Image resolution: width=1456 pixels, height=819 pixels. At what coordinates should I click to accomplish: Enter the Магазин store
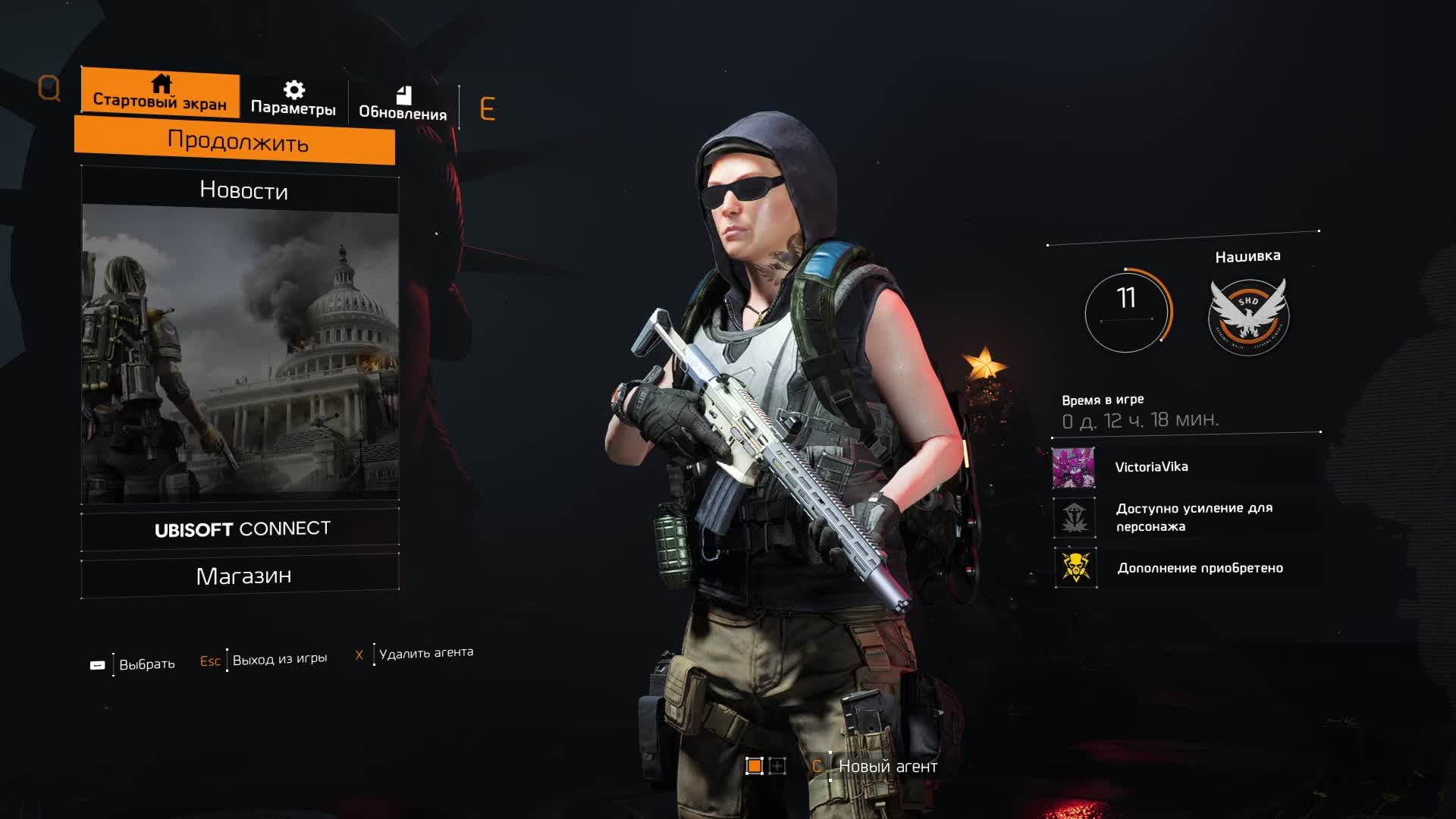[x=242, y=576]
